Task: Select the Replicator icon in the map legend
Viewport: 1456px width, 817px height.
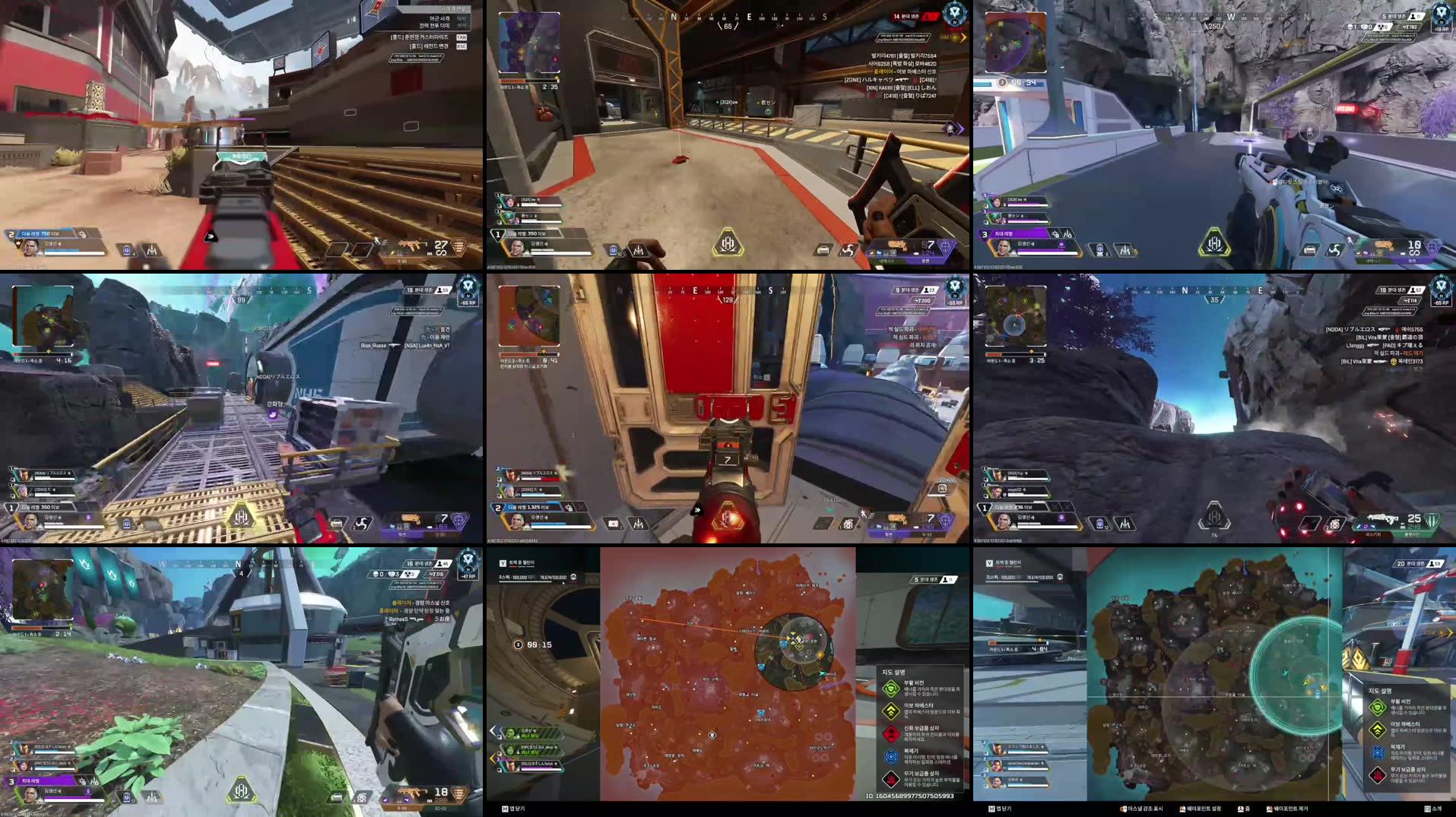Action: coord(891,755)
